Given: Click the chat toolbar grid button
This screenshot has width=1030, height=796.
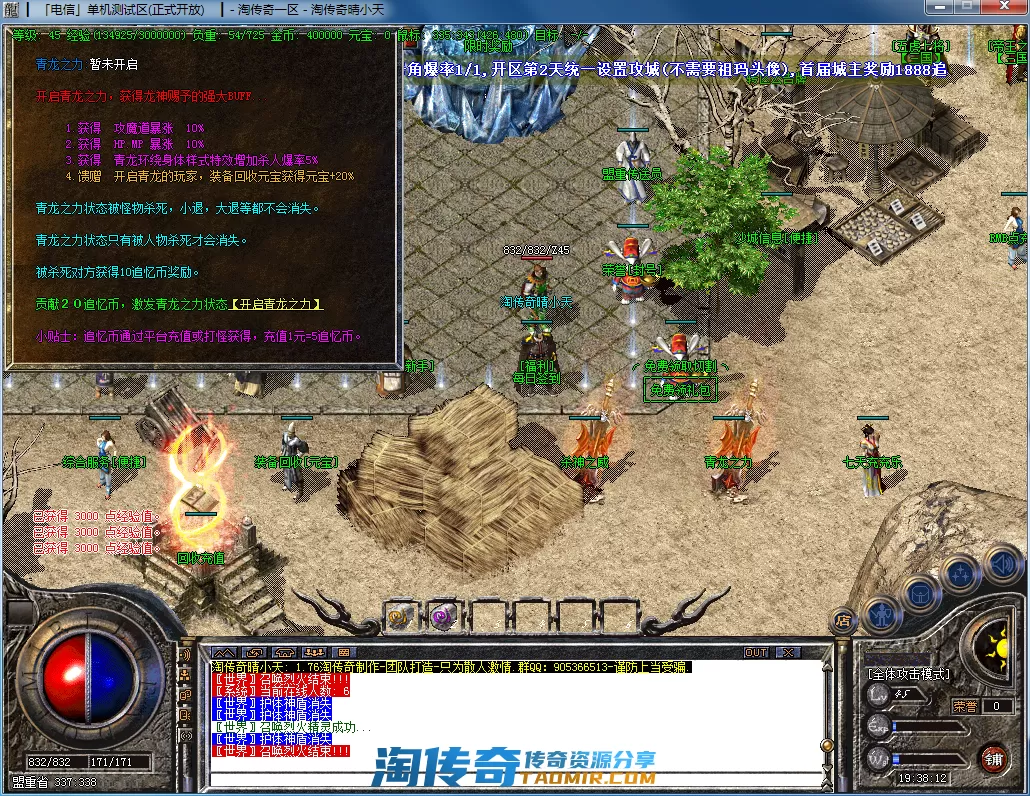Looking at the screenshot, I should coord(343,653).
